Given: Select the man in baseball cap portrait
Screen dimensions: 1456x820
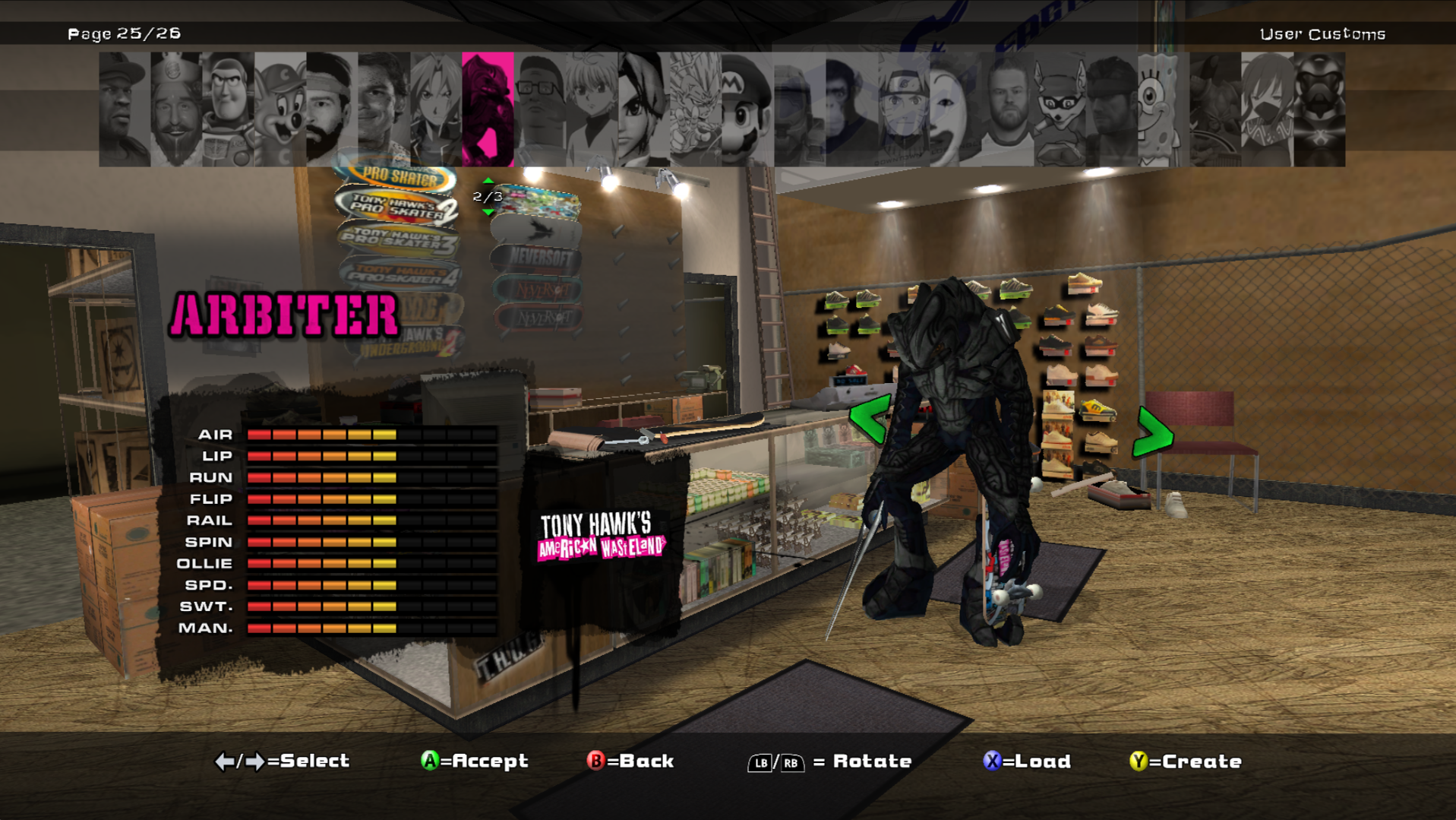Looking at the screenshot, I should click(125, 109).
